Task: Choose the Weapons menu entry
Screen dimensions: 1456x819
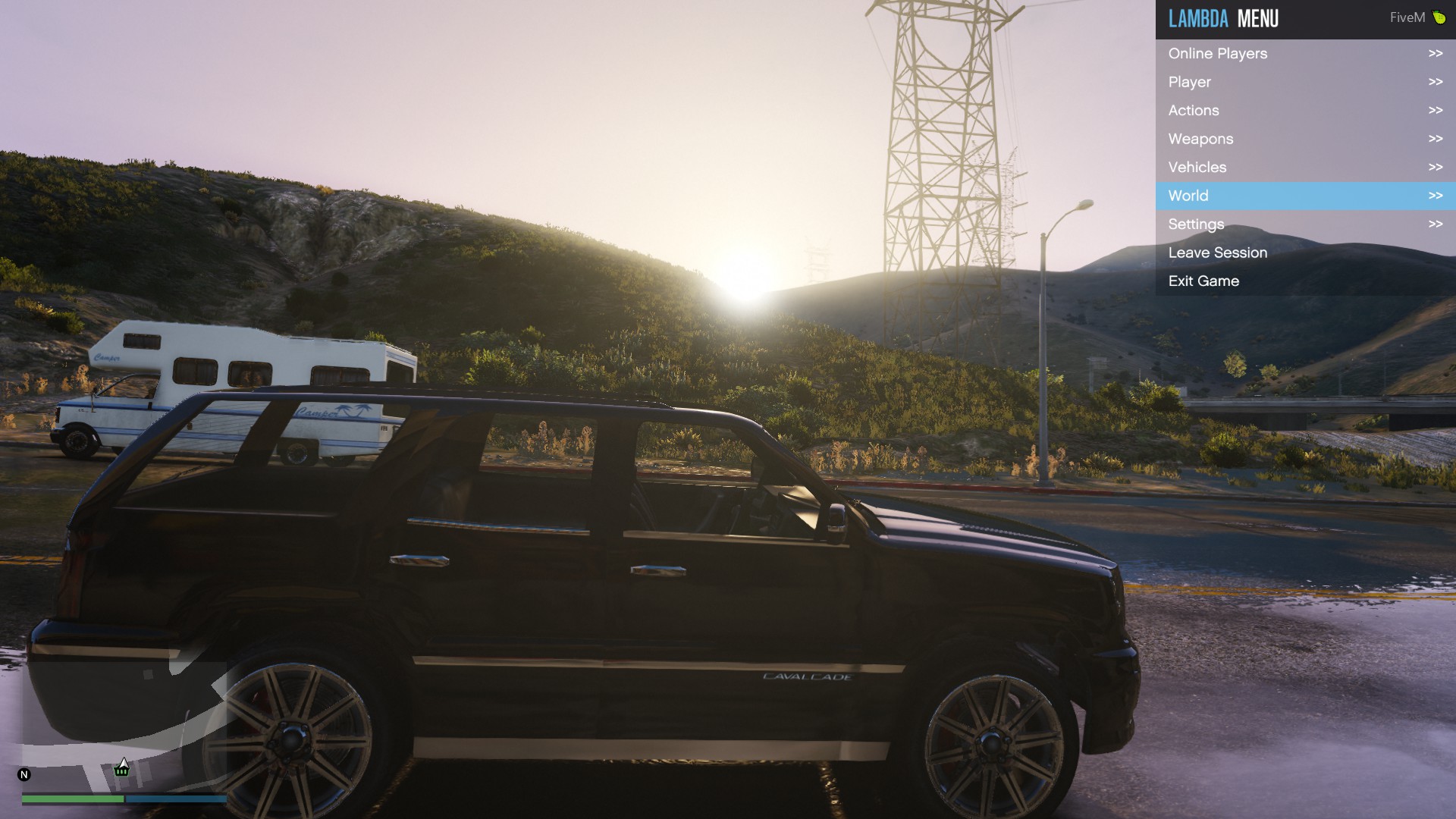Action: [1304, 139]
